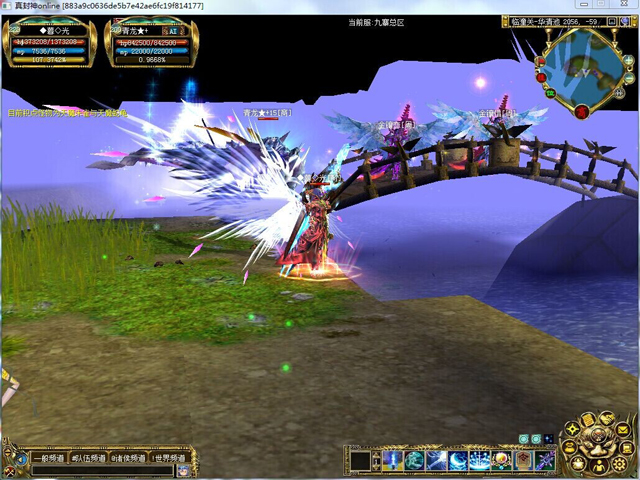Open the 诸侯频道 chat channel tab
640x480 pixels.
click(129, 458)
